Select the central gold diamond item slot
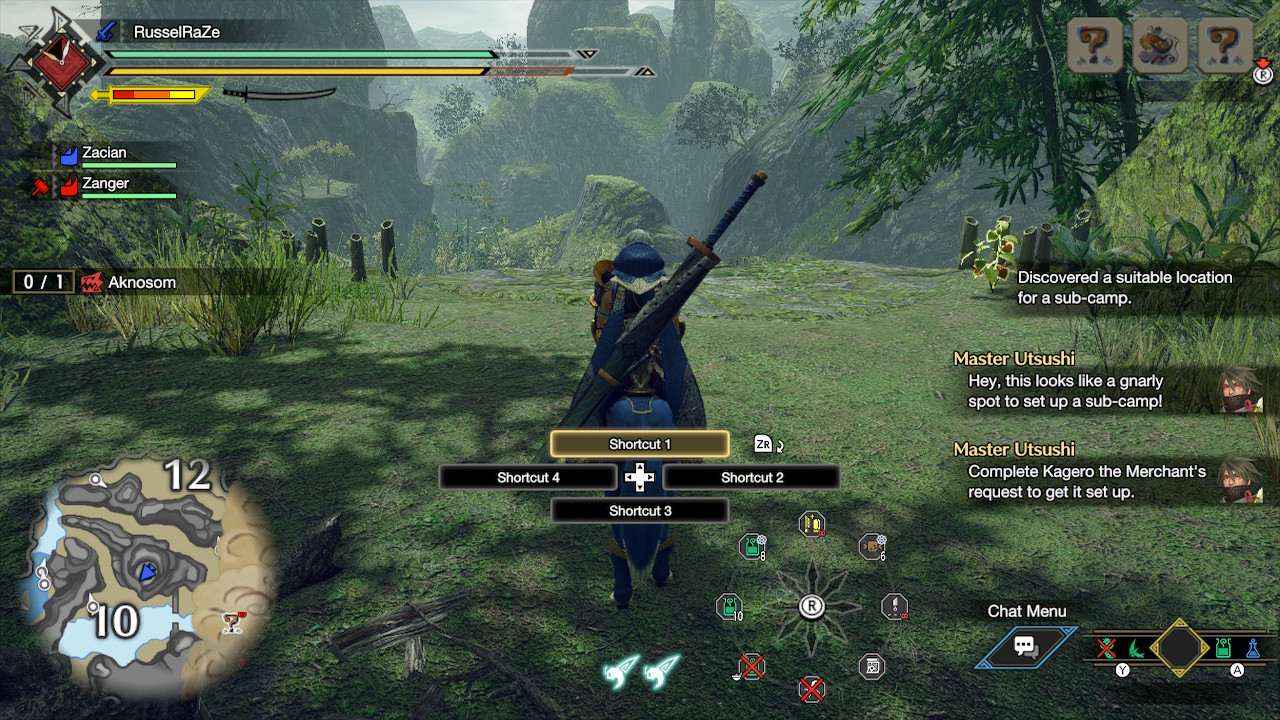The image size is (1280, 720). [x=1179, y=648]
